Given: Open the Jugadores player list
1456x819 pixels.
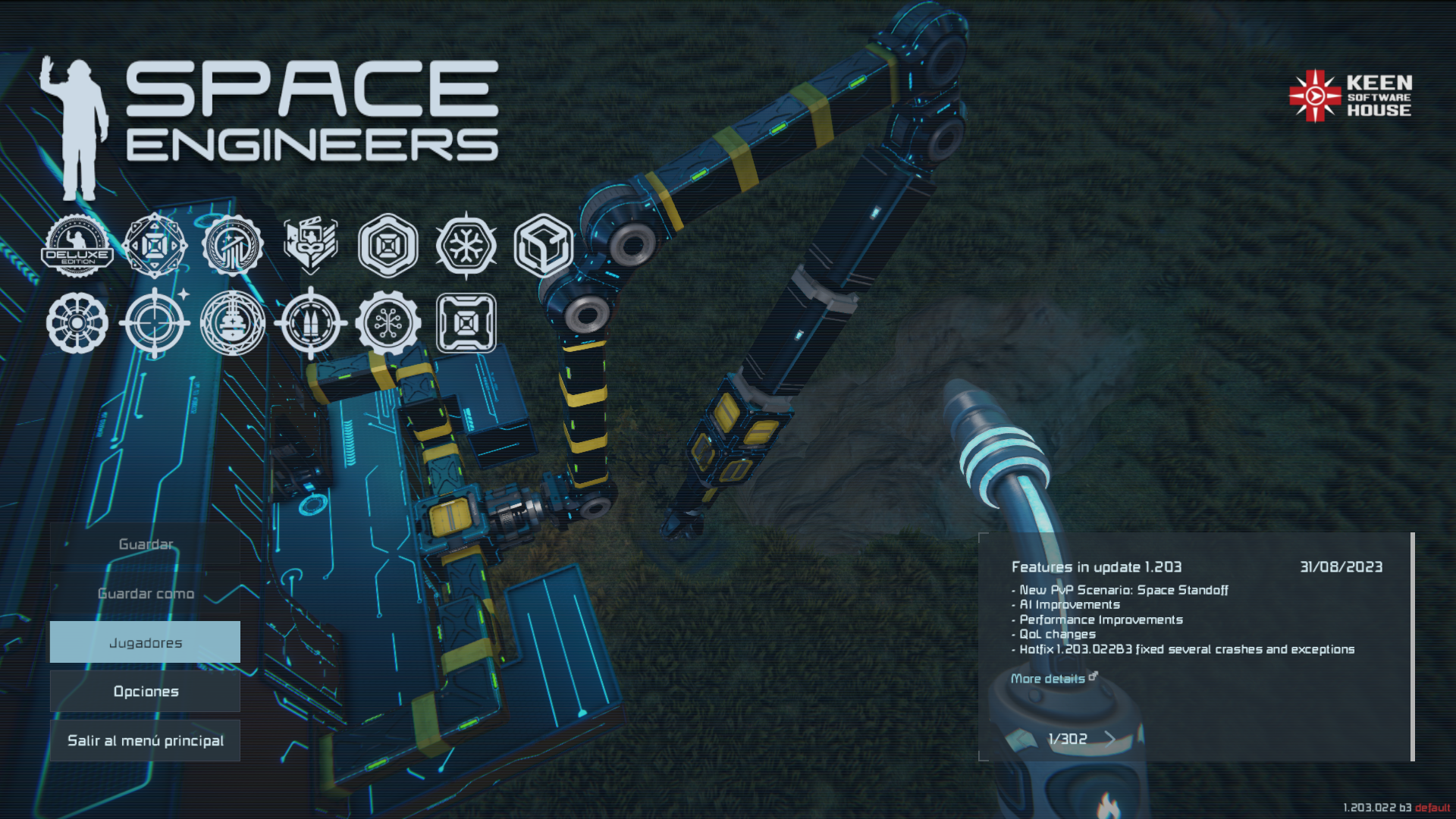Looking at the screenshot, I should (145, 642).
